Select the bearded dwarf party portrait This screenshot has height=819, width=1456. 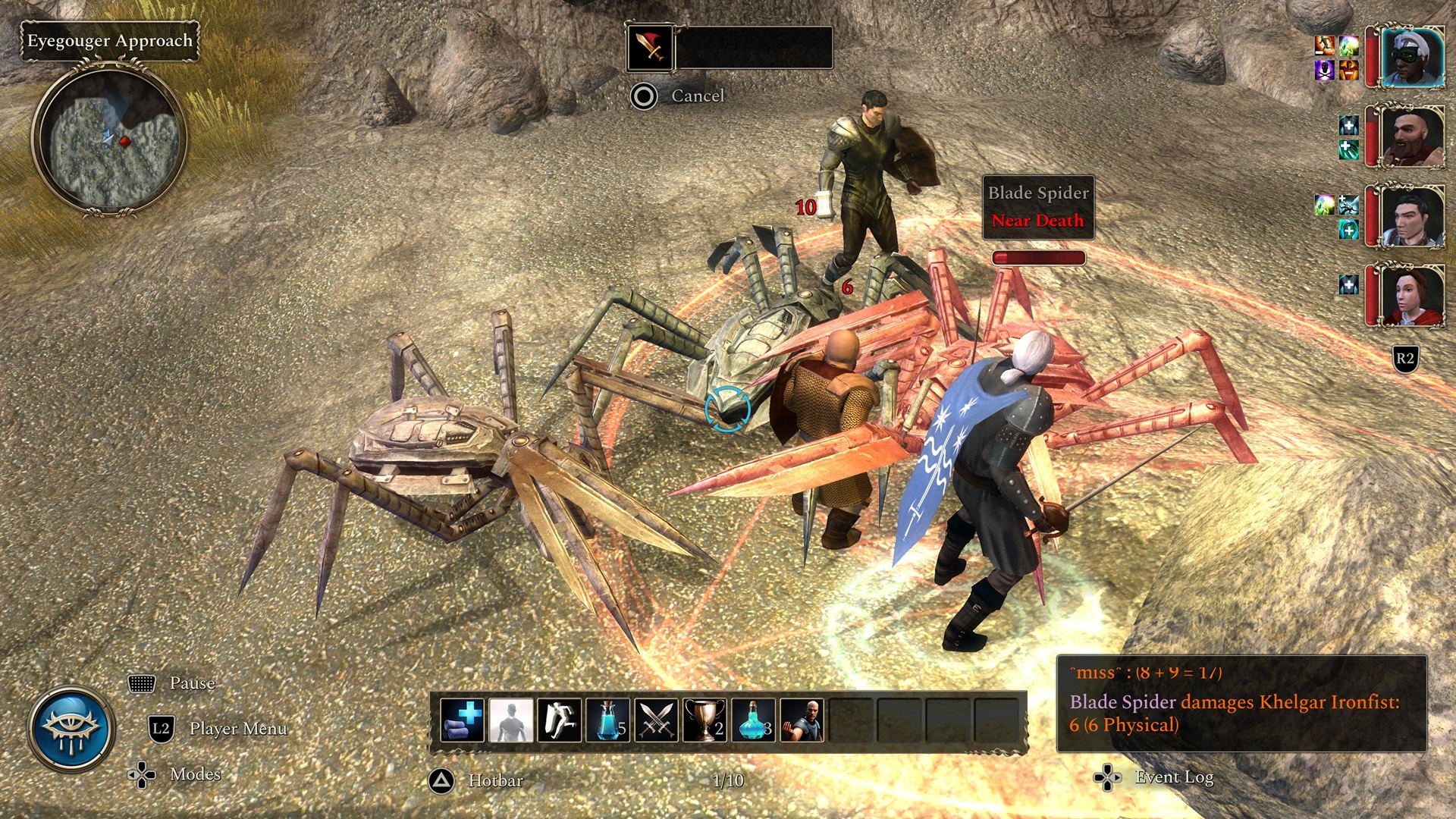(x=1411, y=136)
